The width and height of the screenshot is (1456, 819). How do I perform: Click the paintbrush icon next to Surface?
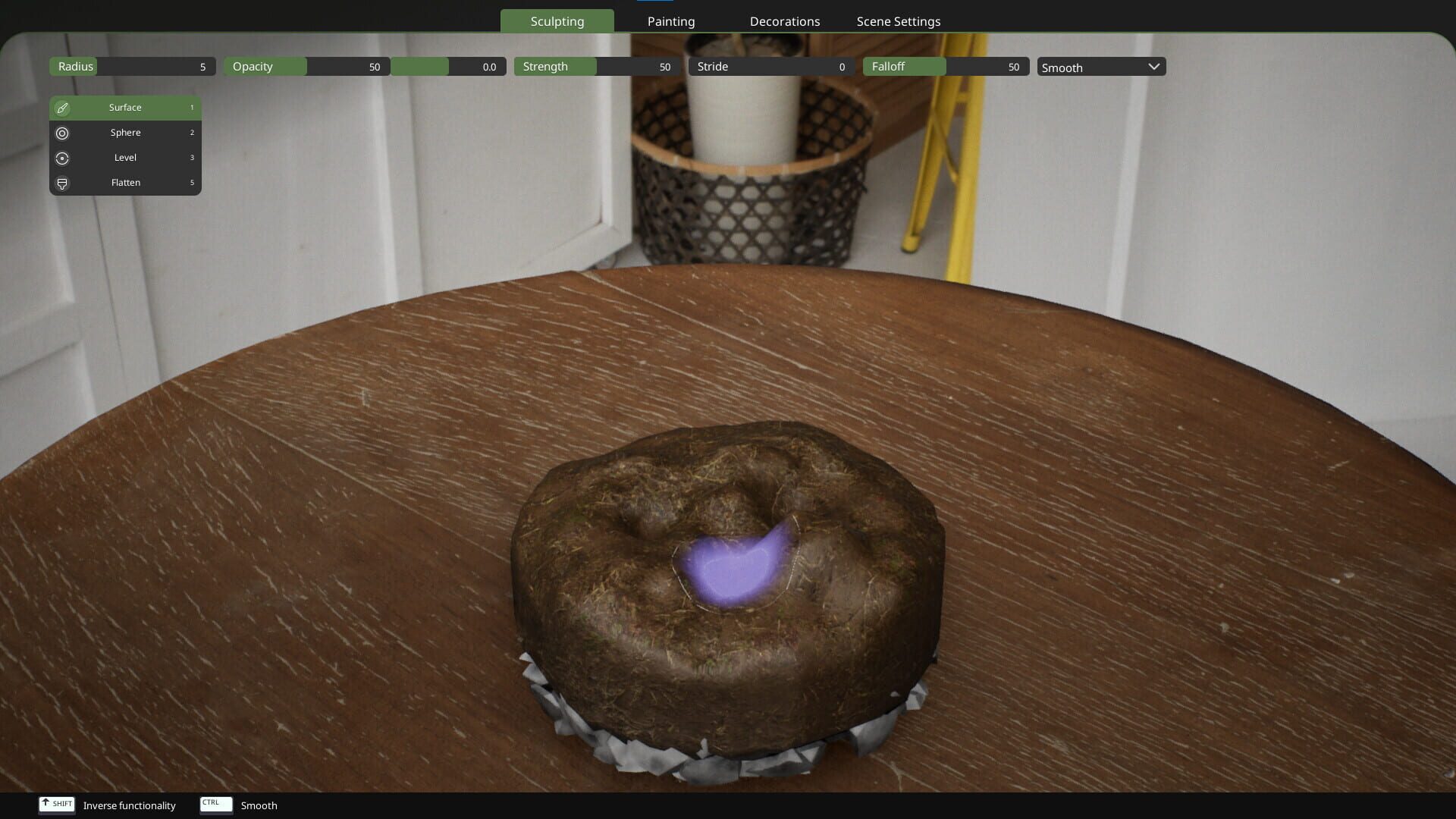coord(61,107)
